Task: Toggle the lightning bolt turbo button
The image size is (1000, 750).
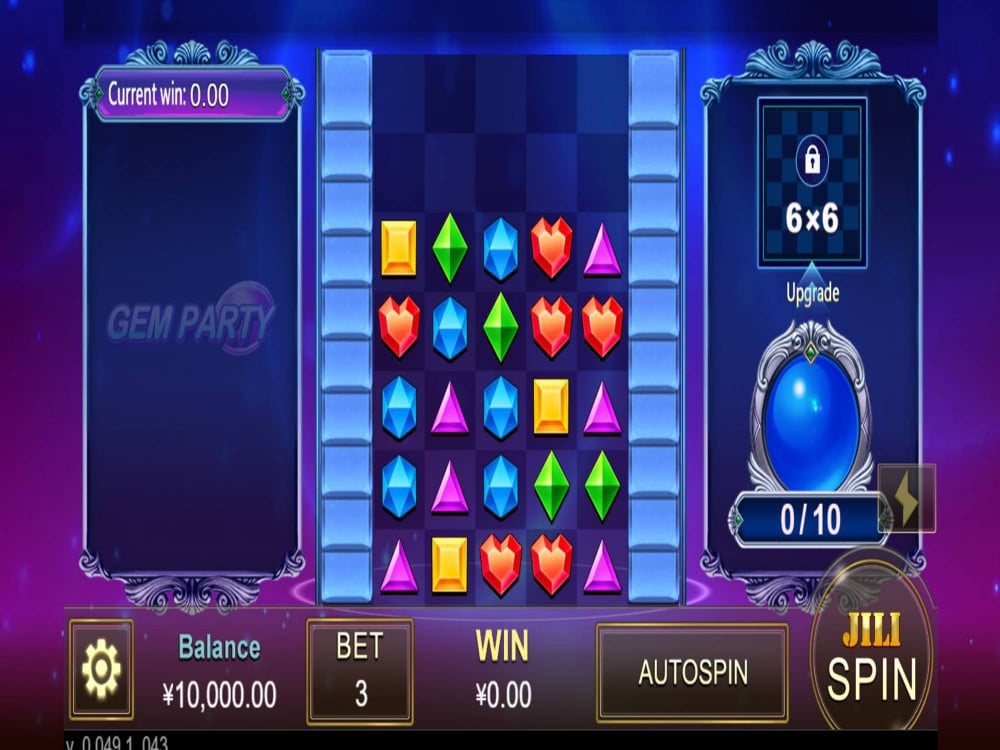Action: (x=907, y=498)
